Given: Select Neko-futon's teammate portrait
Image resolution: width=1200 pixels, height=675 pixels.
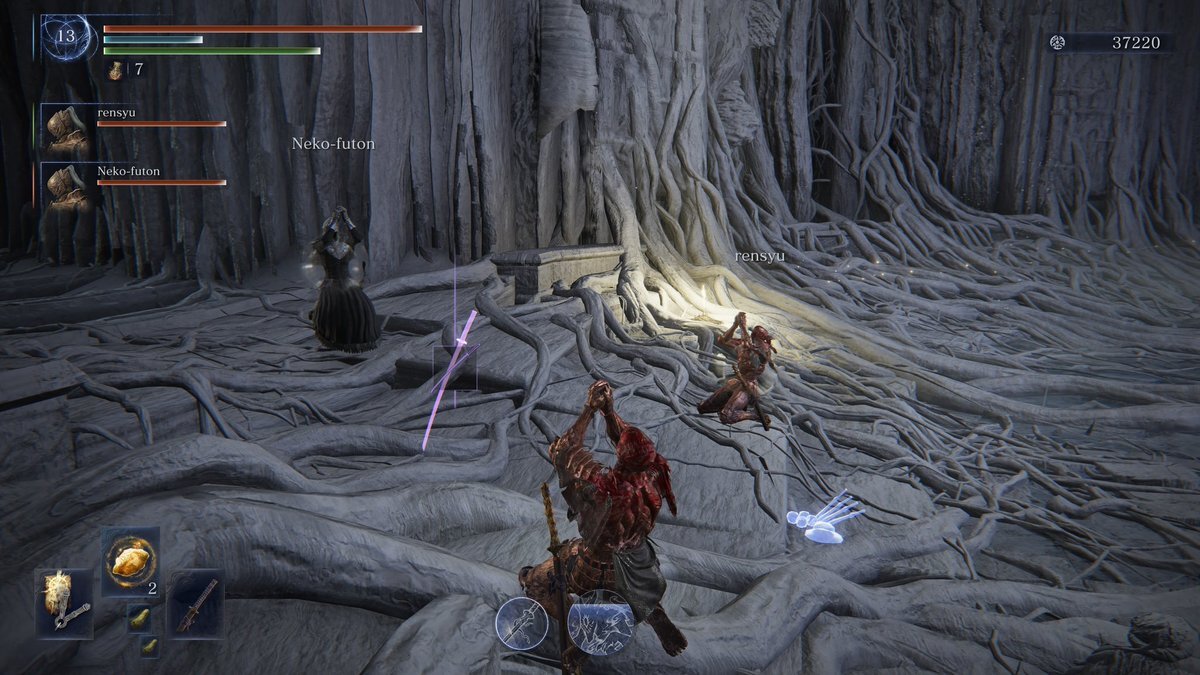Looking at the screenshot, I should [67, 185].
